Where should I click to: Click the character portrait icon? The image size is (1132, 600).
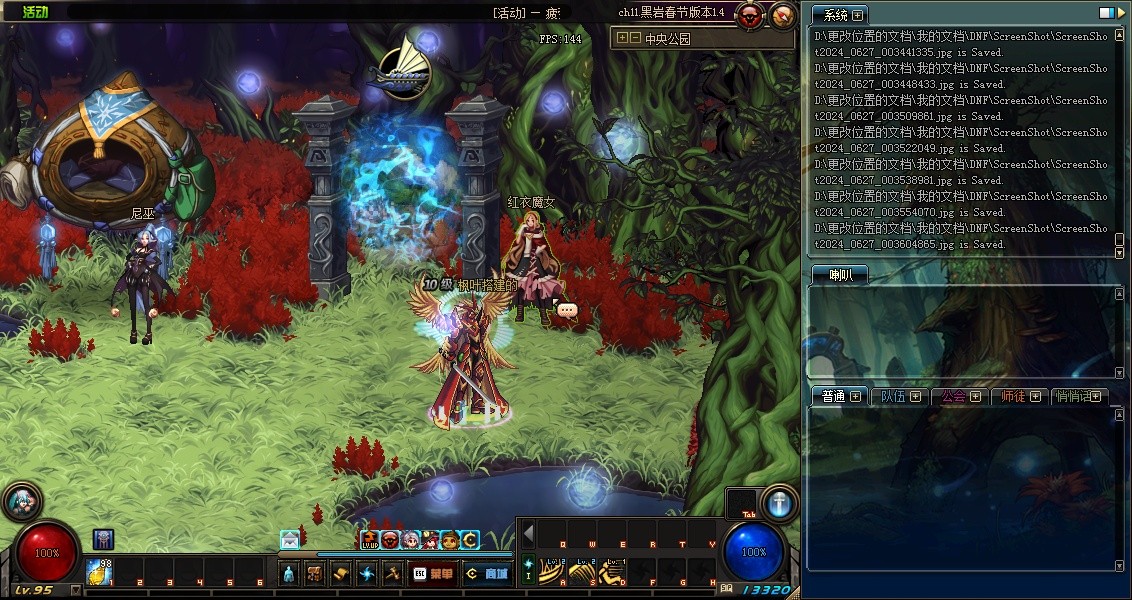point(22,501)
